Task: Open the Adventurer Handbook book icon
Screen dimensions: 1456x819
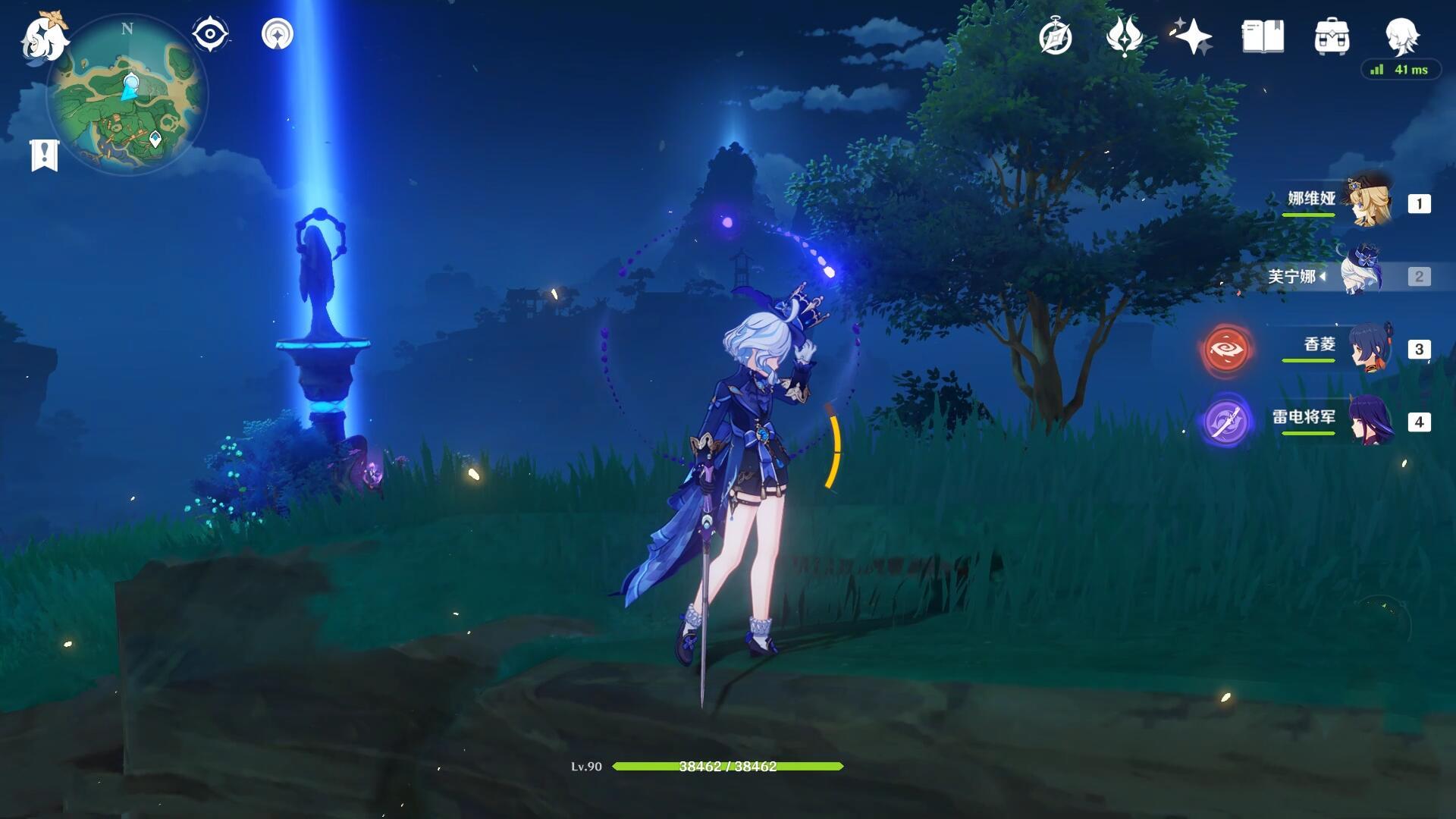Action: point(1263,36)
